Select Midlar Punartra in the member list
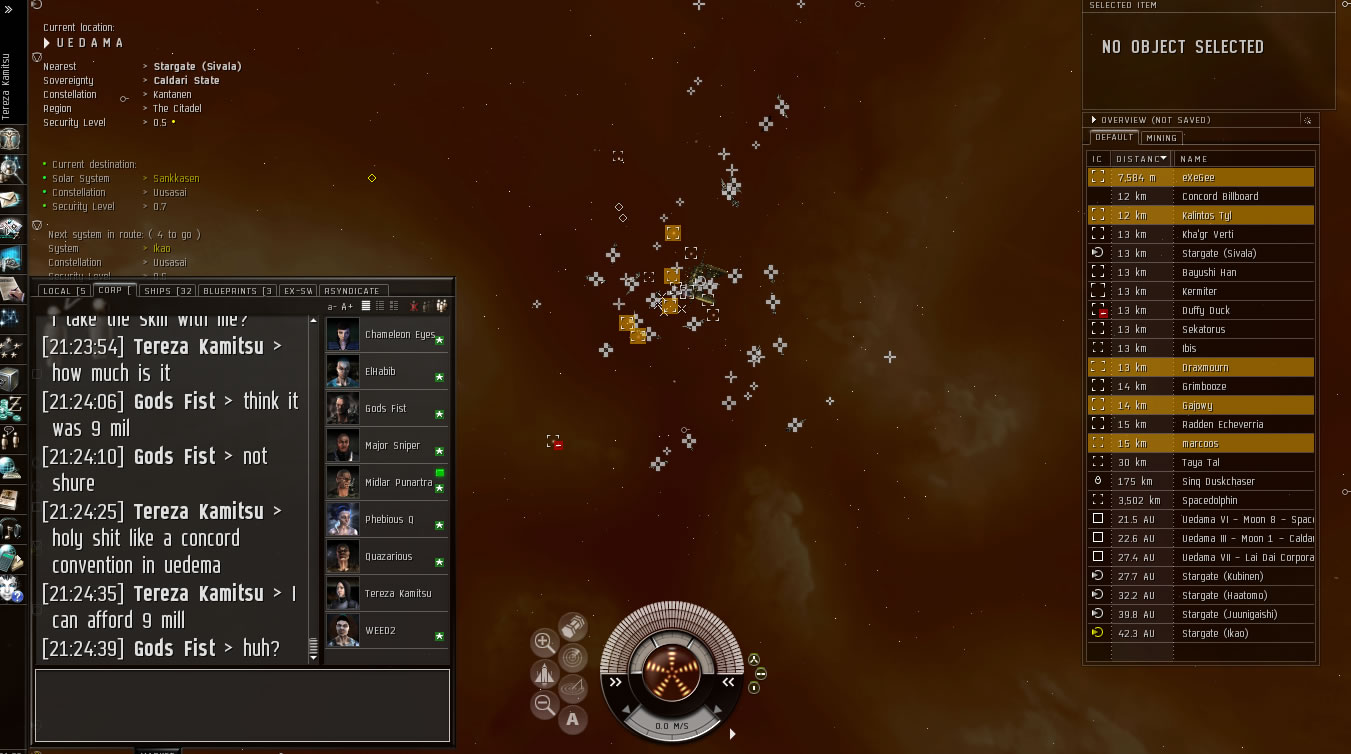 tap(397, 482)
